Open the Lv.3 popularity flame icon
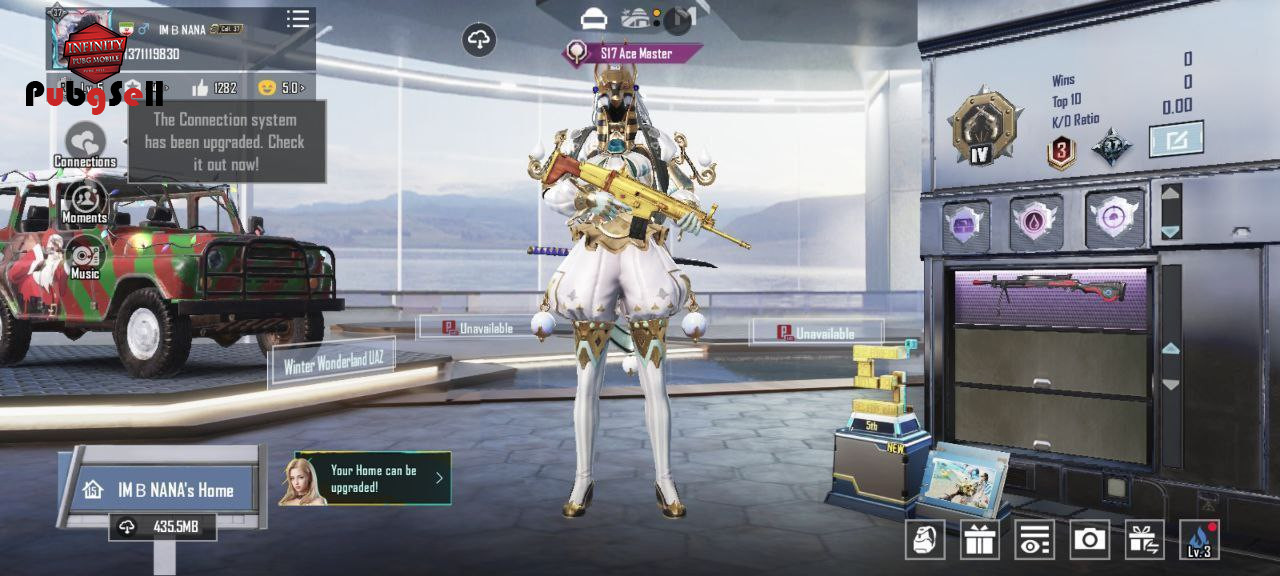1280x576 pixels. click(x=1199, y=540)
